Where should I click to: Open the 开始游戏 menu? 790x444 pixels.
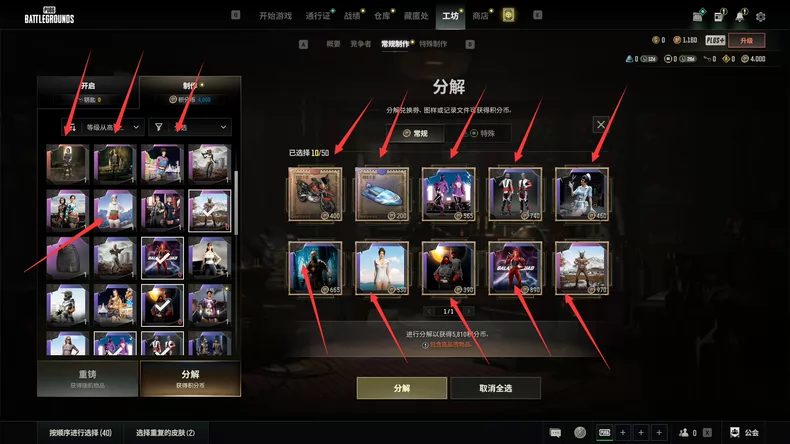coord(276,16)
